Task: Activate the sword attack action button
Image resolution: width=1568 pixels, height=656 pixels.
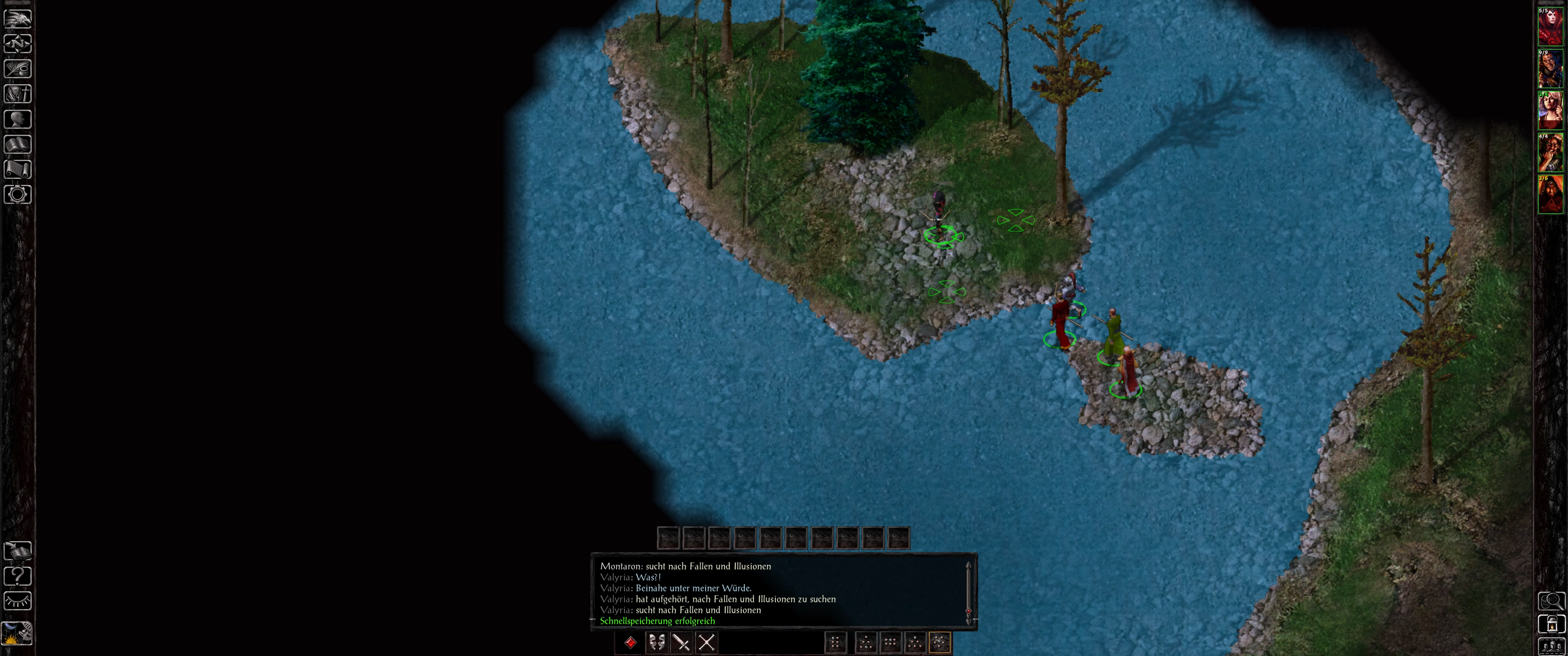Action: tap(681, 642)
